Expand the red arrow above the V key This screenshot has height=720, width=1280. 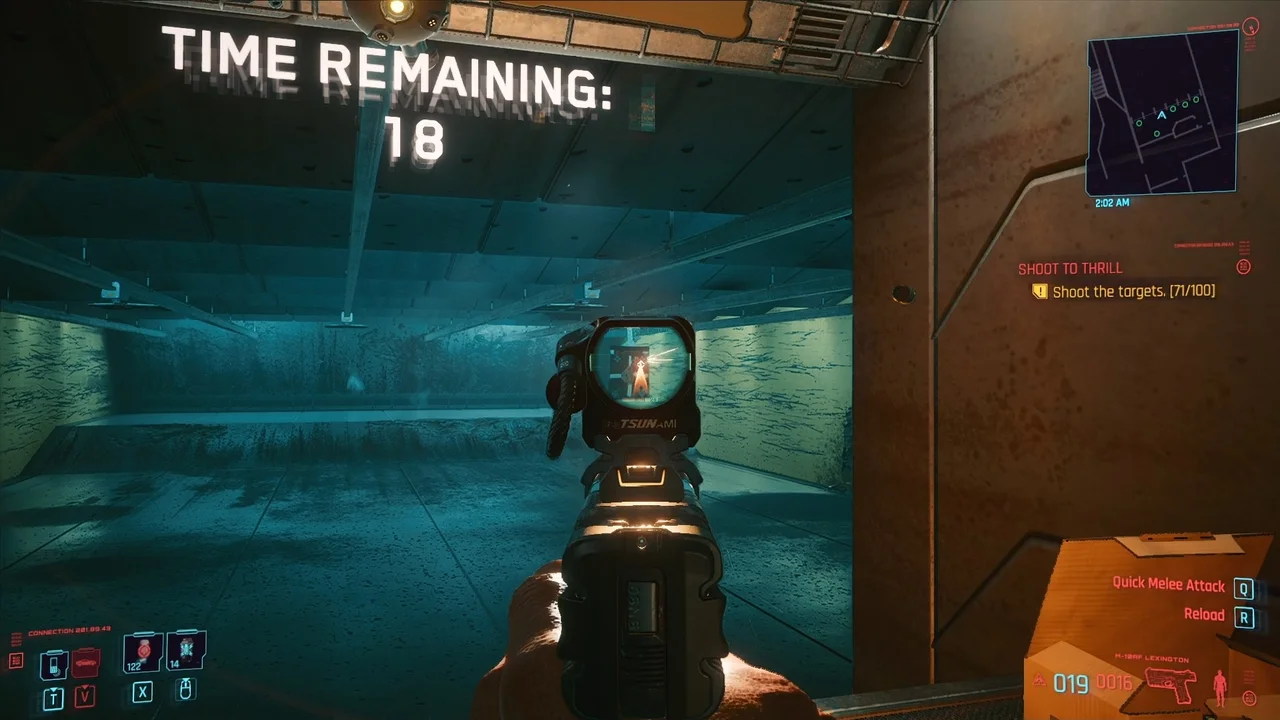coord(84,687)
